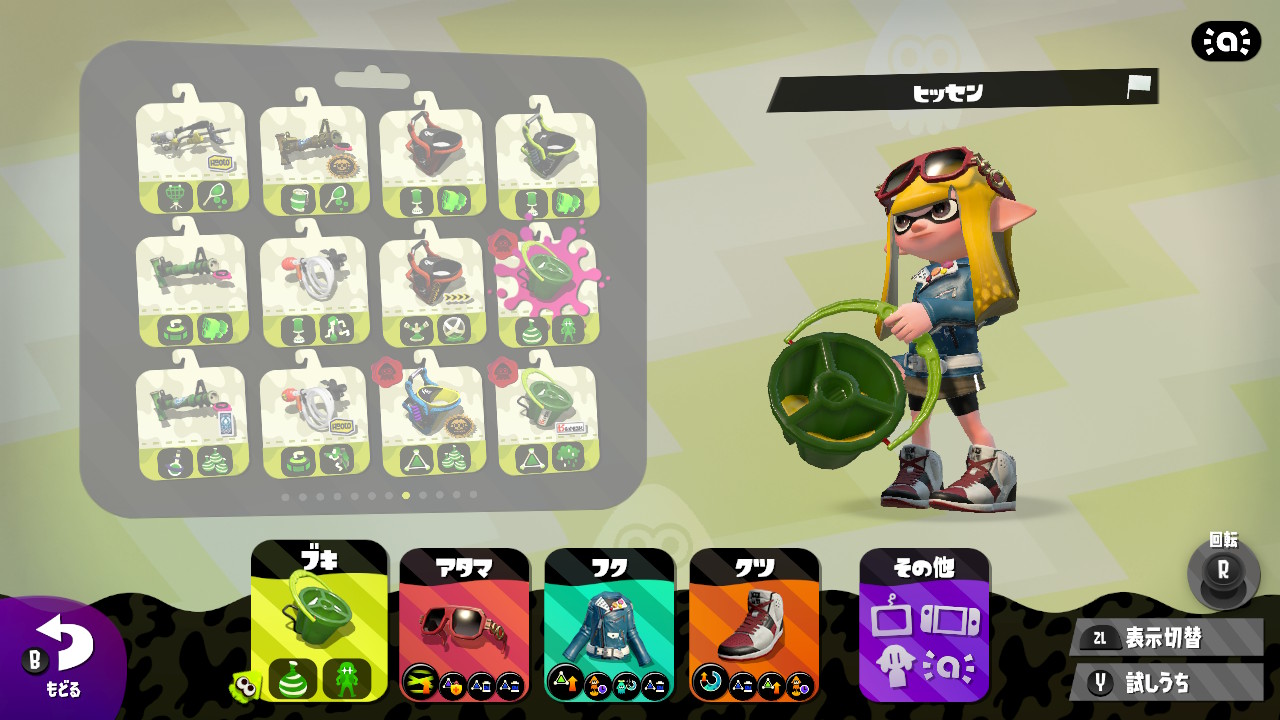Click the R rotate control icon
Viewport: 1280px width, 720px height.
[x=1225, y=572]
